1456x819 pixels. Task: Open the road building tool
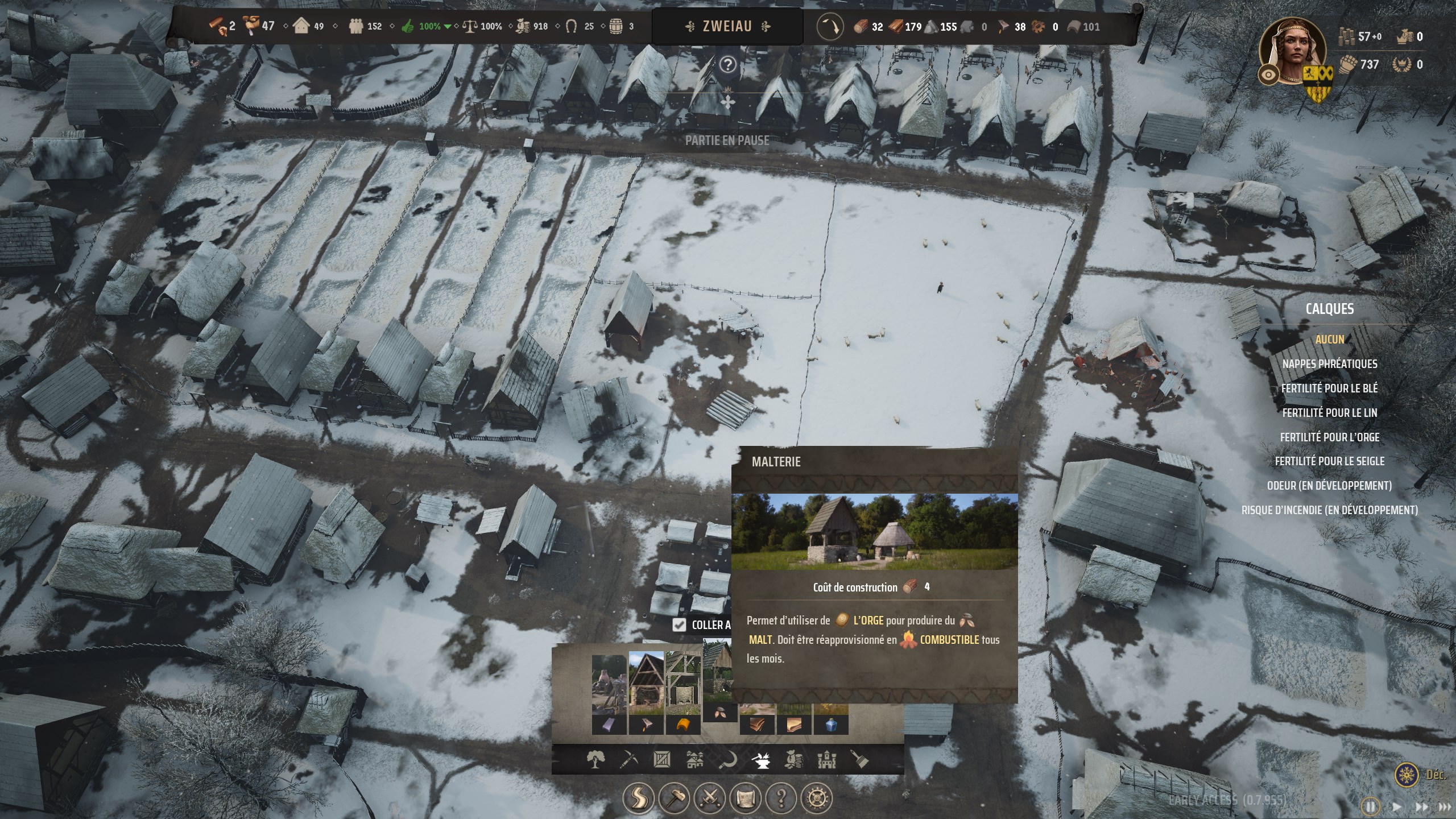pos(638,799)
